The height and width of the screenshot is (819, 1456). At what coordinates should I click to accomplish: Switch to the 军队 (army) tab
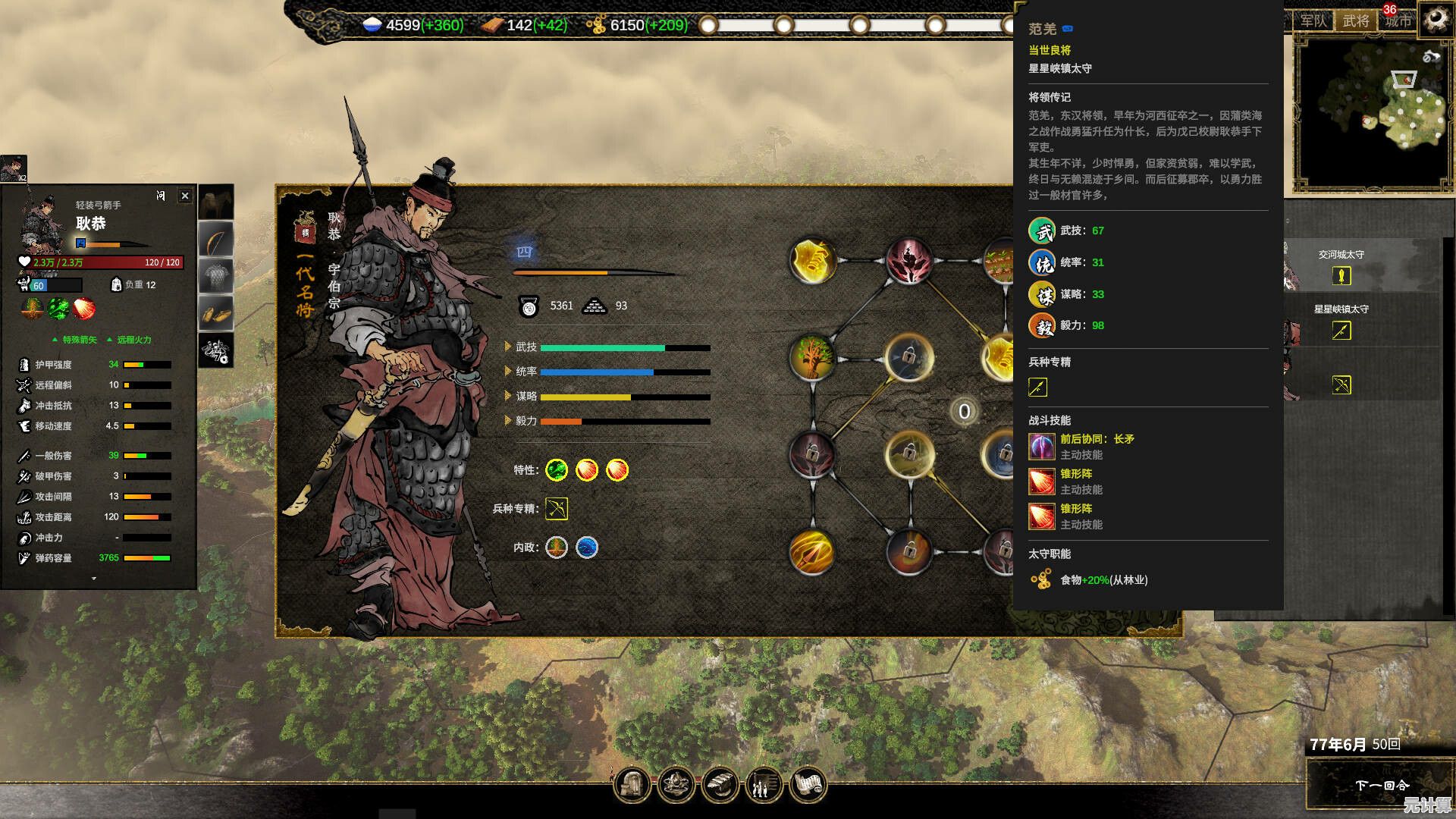[x=1313, y=21]
